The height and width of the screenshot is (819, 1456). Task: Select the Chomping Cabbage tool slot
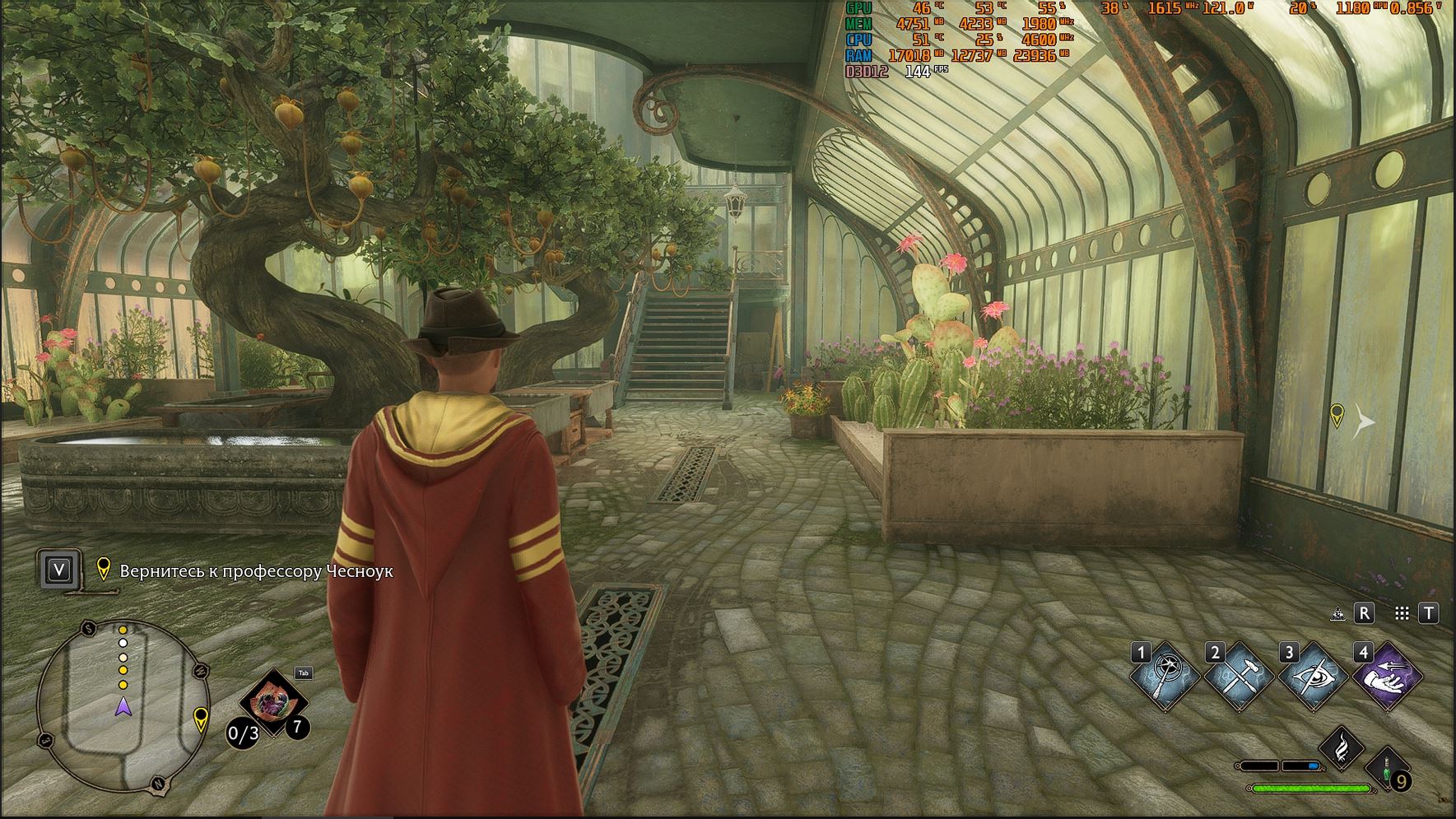[273, 704]
